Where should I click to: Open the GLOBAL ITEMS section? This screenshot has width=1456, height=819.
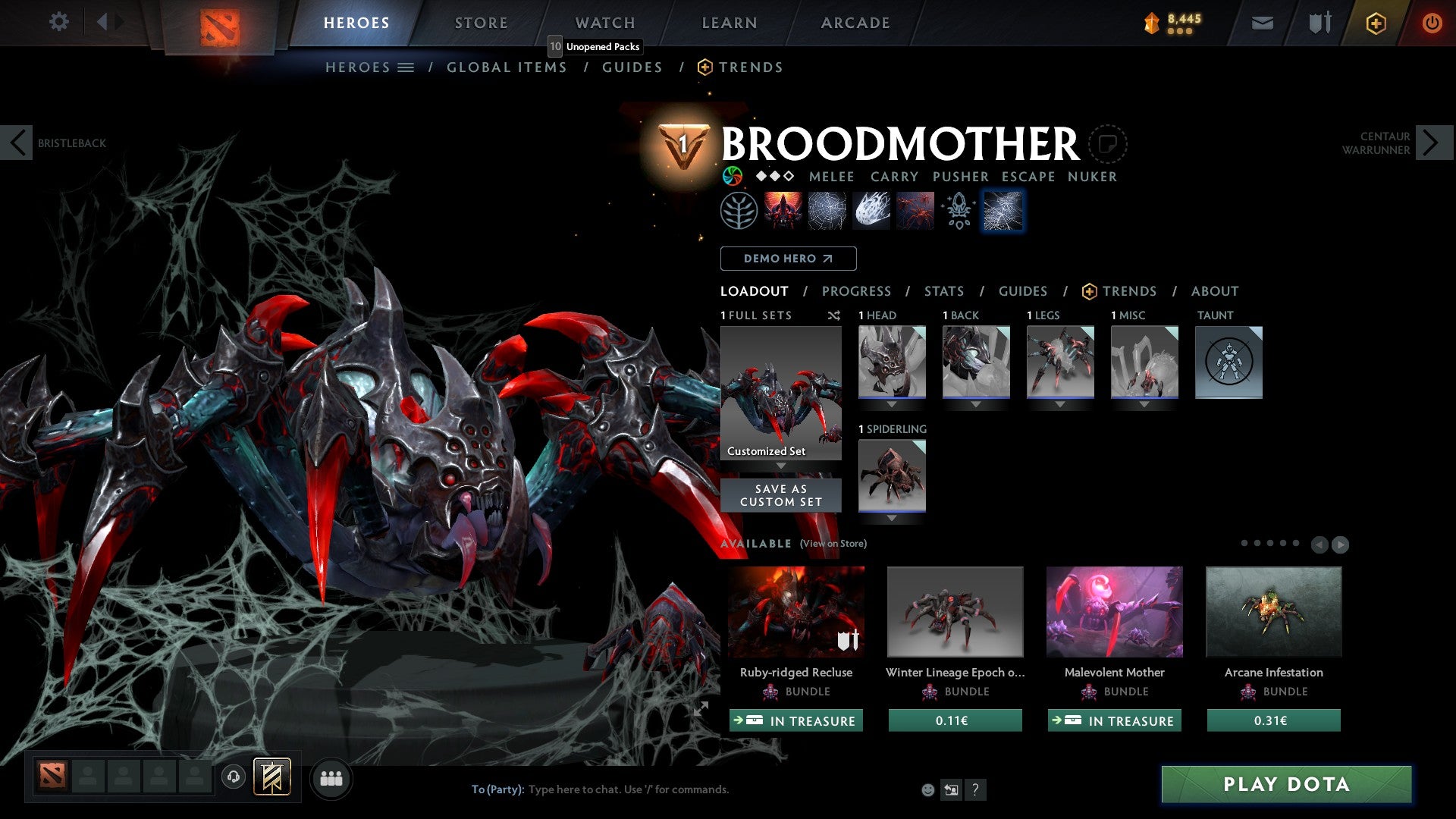(507, 67)
